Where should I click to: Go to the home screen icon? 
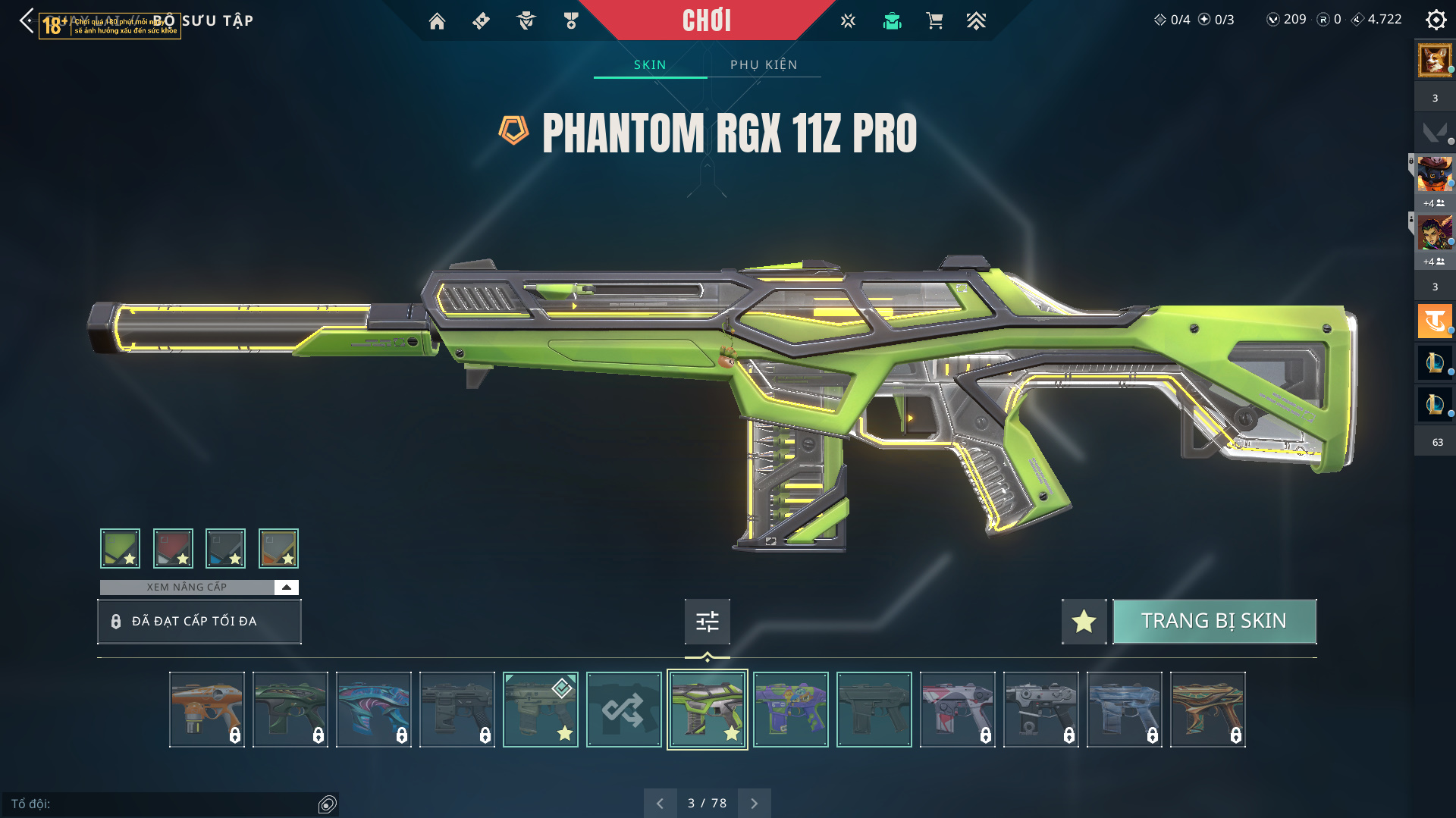click(x=437, y=21)
